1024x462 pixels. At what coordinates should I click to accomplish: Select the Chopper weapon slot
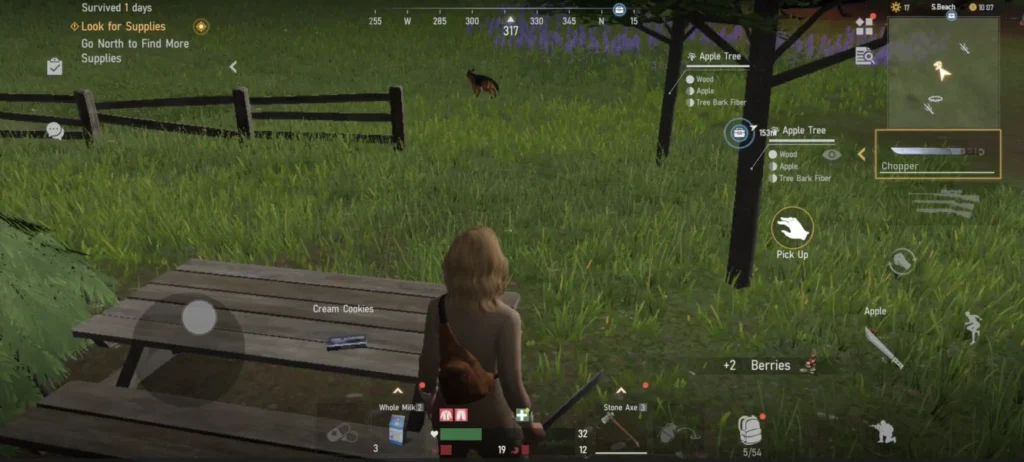[x=937, y=155]
